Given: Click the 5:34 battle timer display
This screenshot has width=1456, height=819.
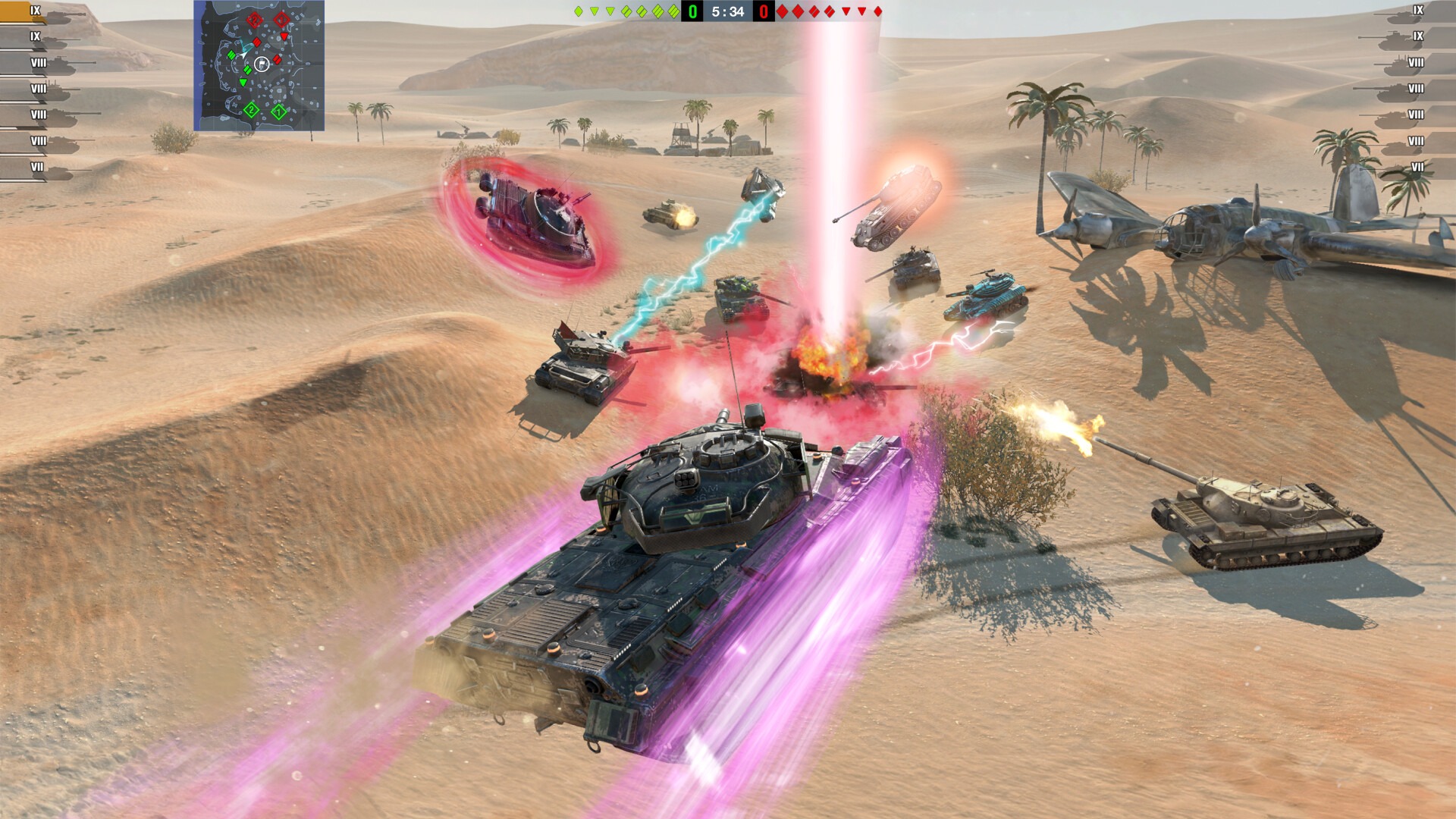Looking at the screenshot, I should click(728, 11).
